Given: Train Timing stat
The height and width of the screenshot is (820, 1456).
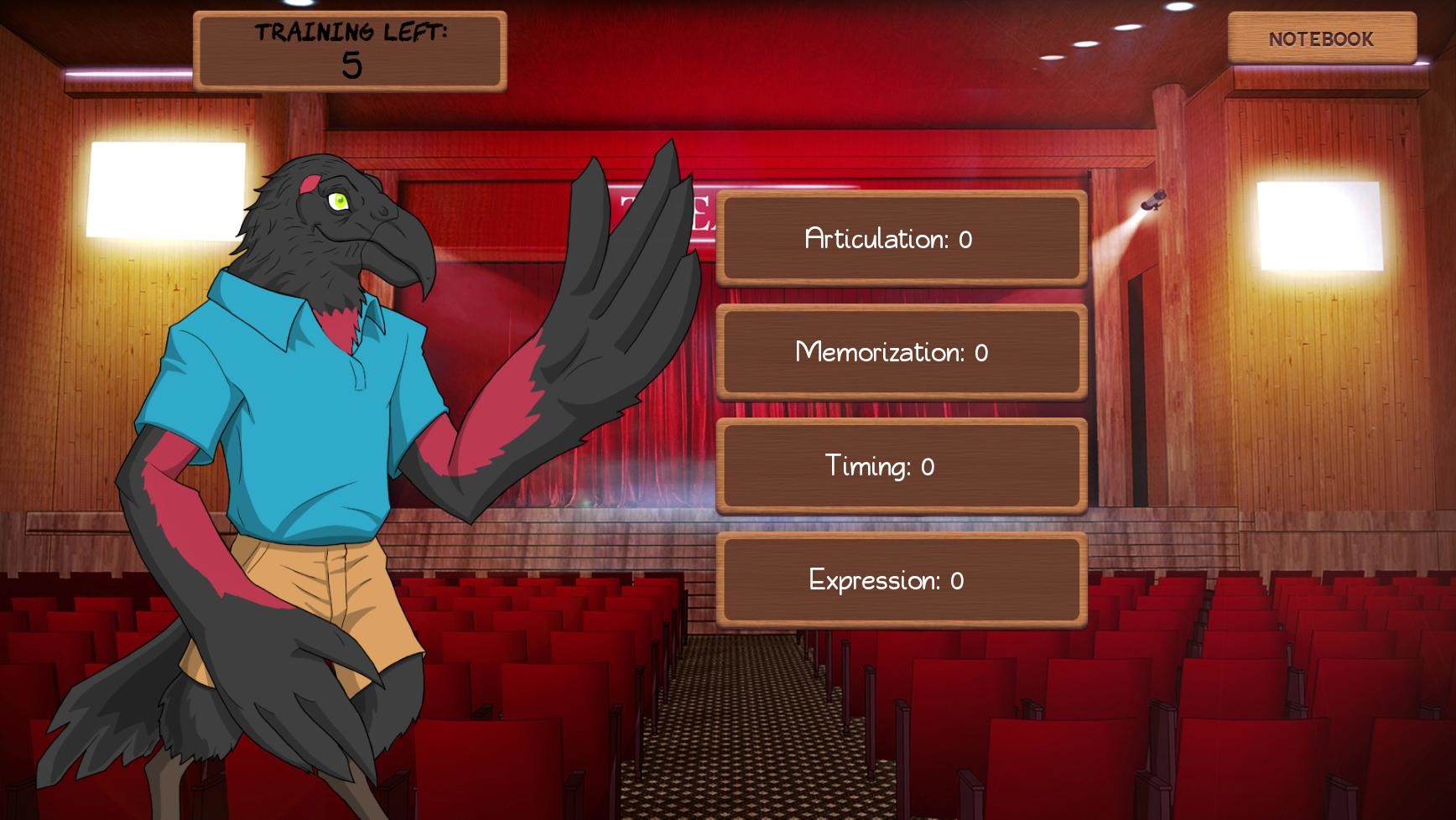Looking at the screenshot, I should [x=900, y=466].
